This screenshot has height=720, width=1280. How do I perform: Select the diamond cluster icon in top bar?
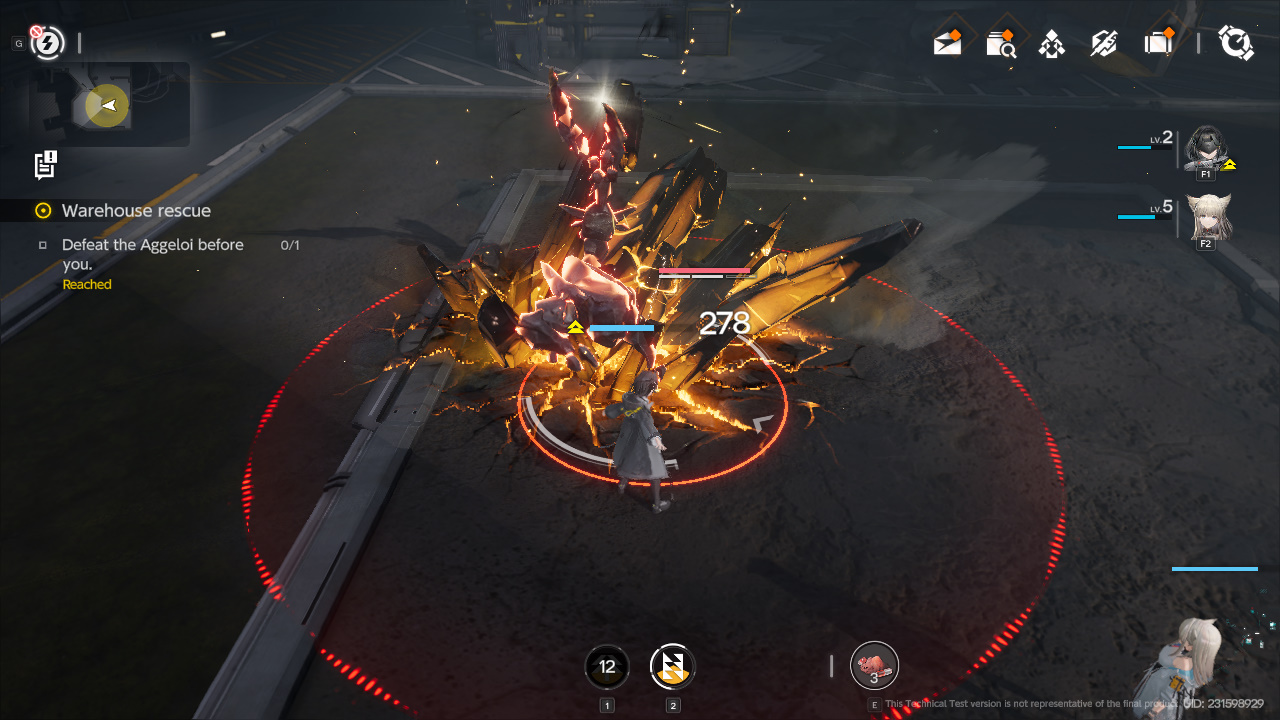pos(1052,44)
